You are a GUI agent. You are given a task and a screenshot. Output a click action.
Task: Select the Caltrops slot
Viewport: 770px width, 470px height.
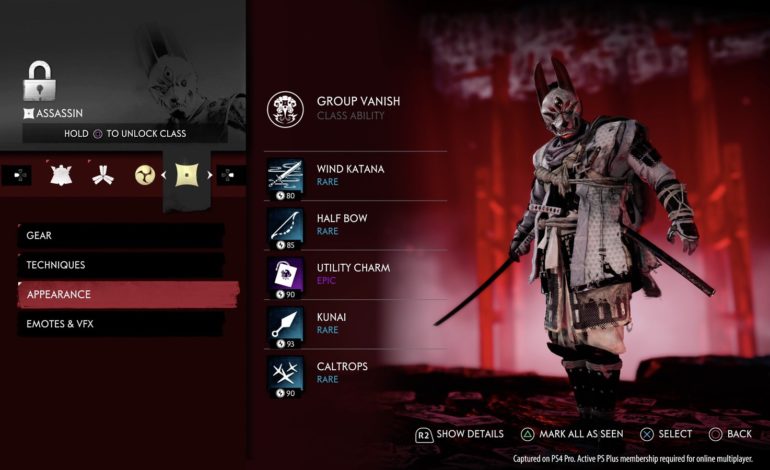355,373
